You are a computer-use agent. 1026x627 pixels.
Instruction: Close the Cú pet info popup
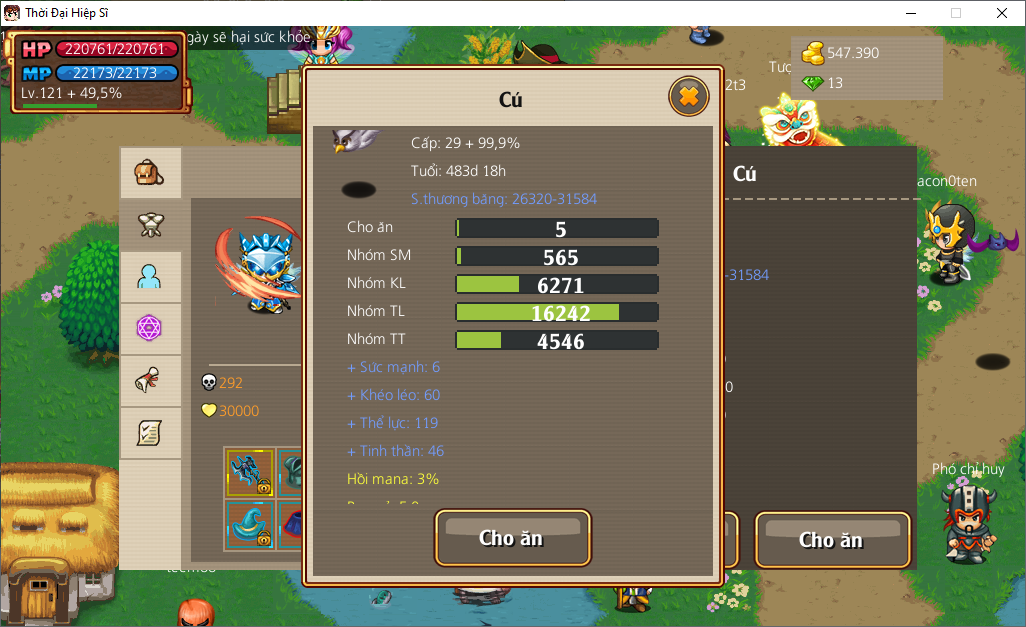point(688,97)
